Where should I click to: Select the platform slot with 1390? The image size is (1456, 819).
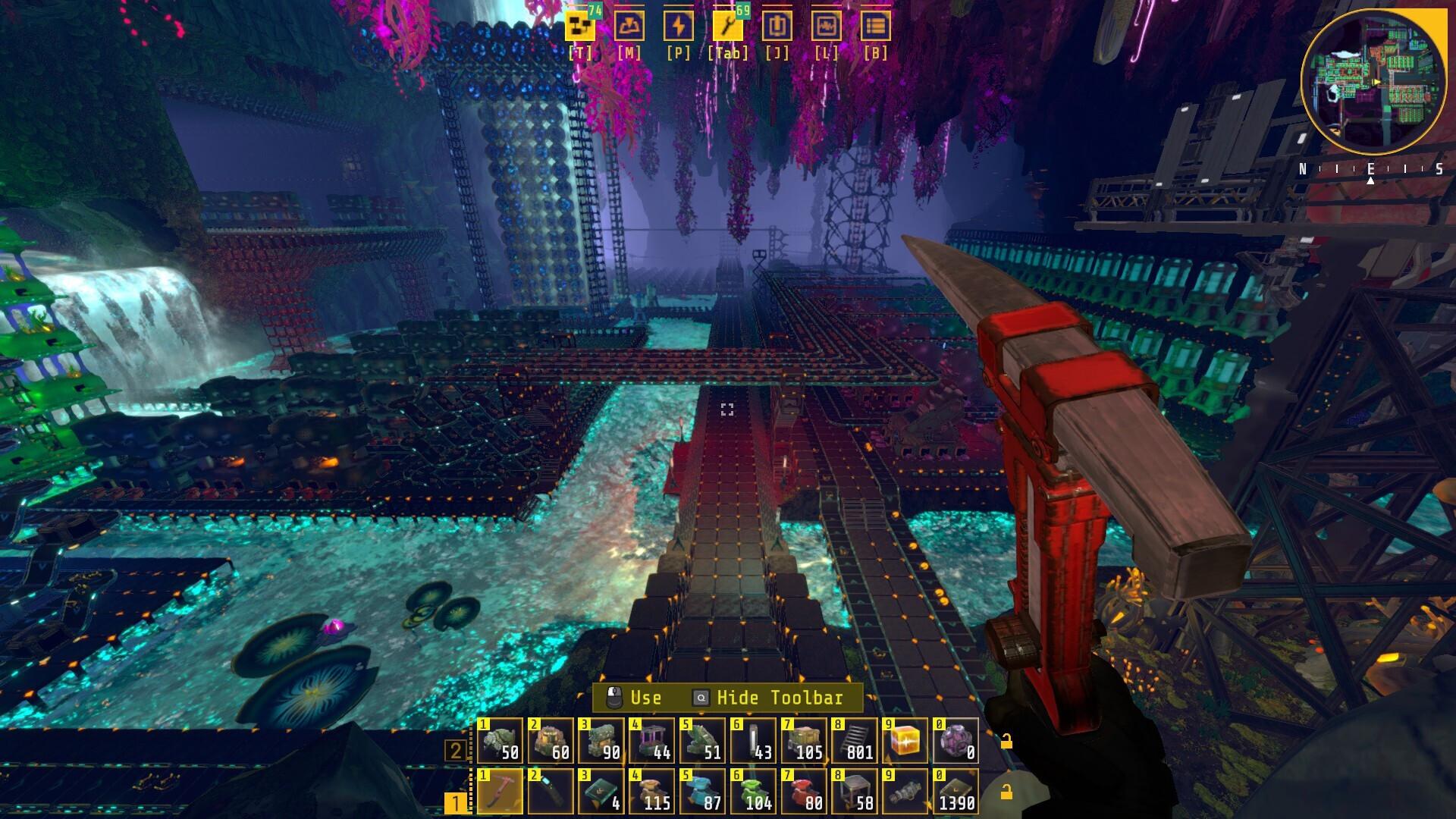pos(955,791)
